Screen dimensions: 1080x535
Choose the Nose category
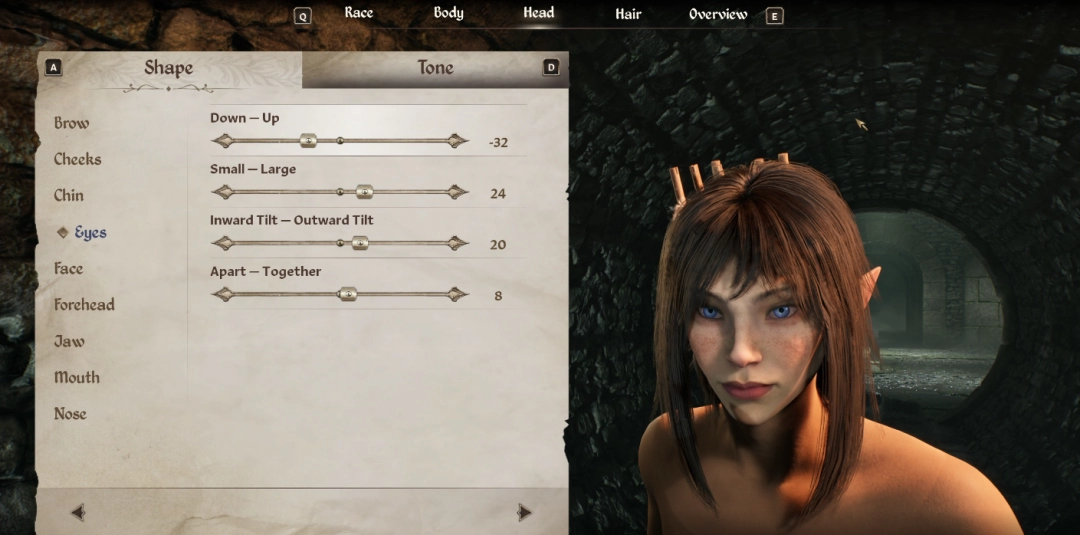pyautogui.click(x=70, y=413)
